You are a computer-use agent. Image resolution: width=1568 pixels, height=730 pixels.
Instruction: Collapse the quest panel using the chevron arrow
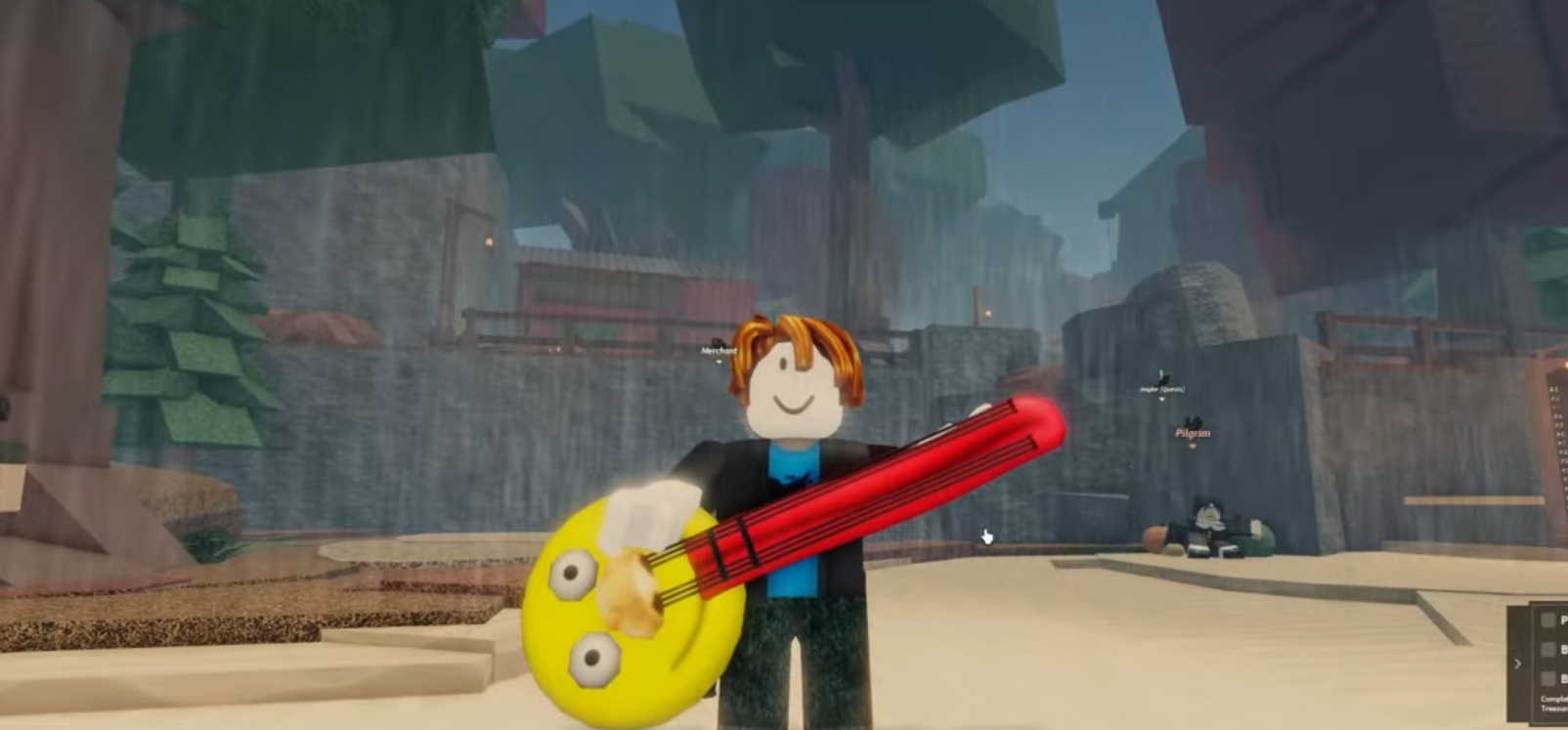tap(1518, 663)
